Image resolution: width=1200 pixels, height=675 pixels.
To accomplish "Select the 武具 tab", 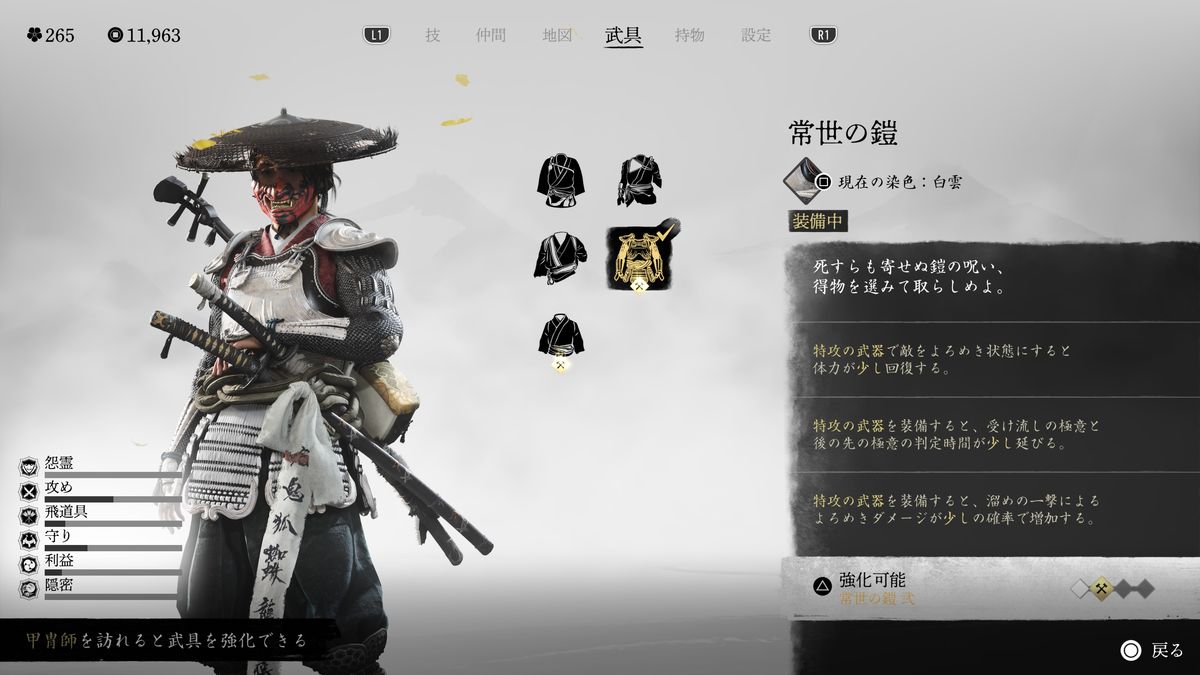I will 623,35.
